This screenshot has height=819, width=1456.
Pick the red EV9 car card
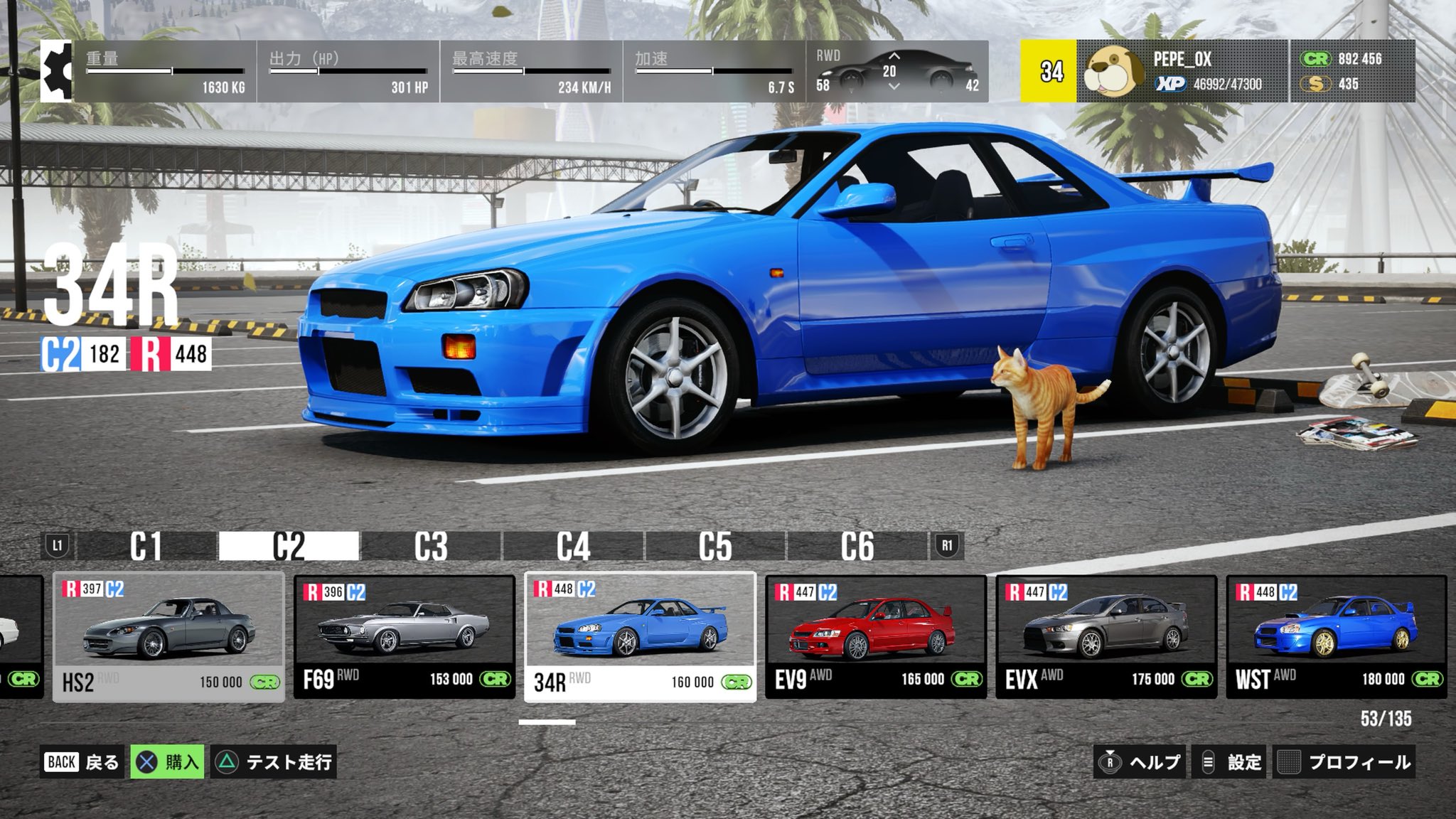[x=875, y=638]
